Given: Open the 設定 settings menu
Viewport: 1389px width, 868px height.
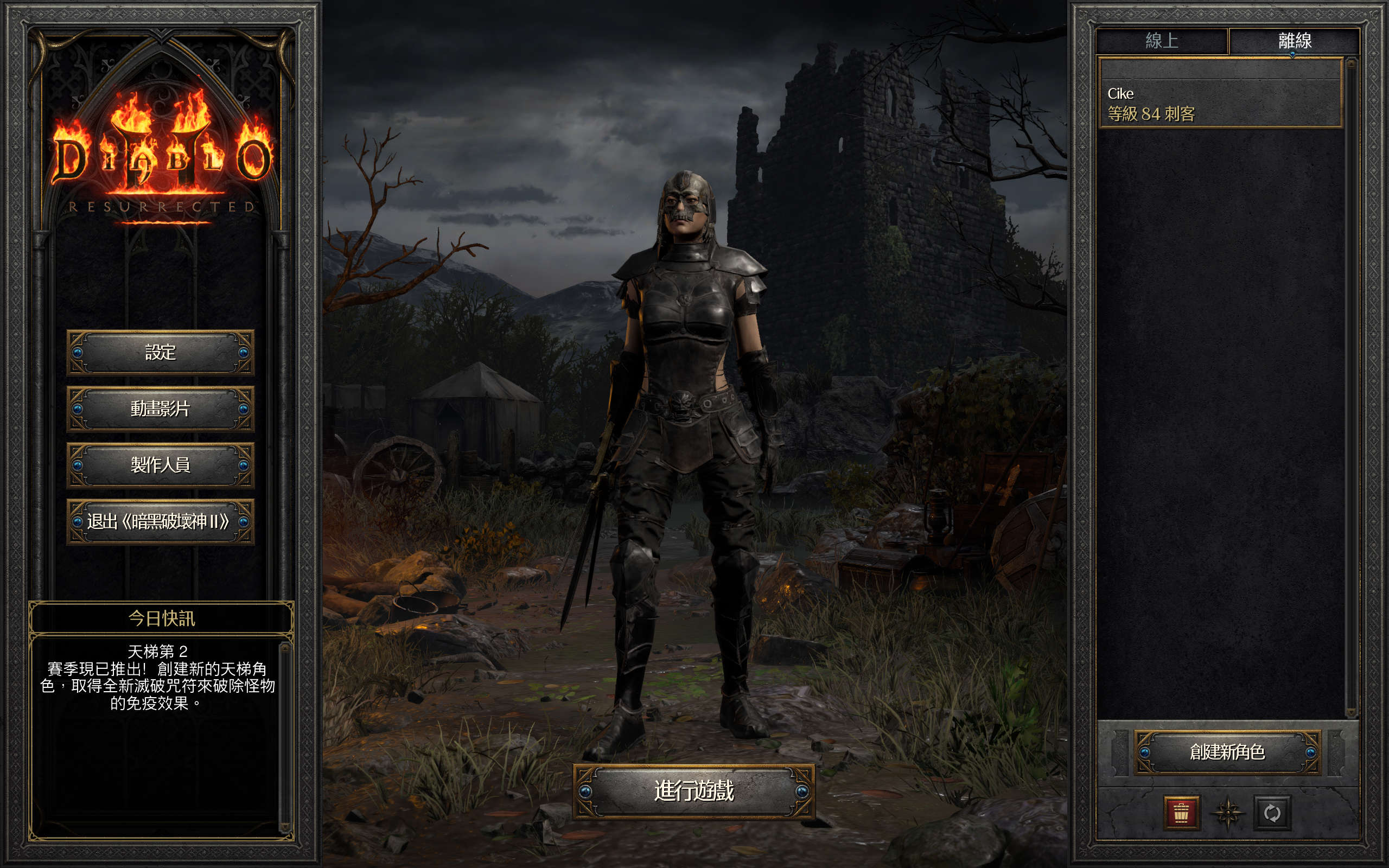Looking at the screenshot, I should (x=160, y=352).
